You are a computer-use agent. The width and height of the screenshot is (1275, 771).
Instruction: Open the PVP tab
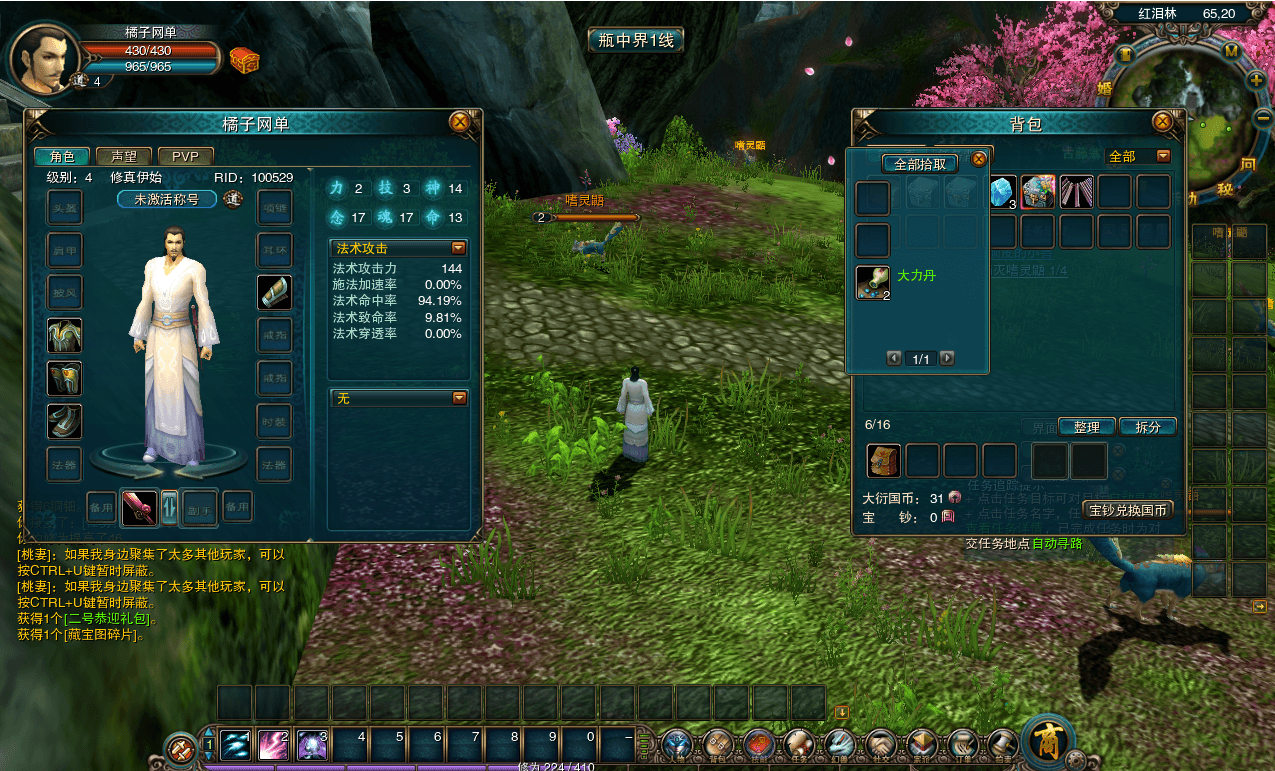(185, 156)
